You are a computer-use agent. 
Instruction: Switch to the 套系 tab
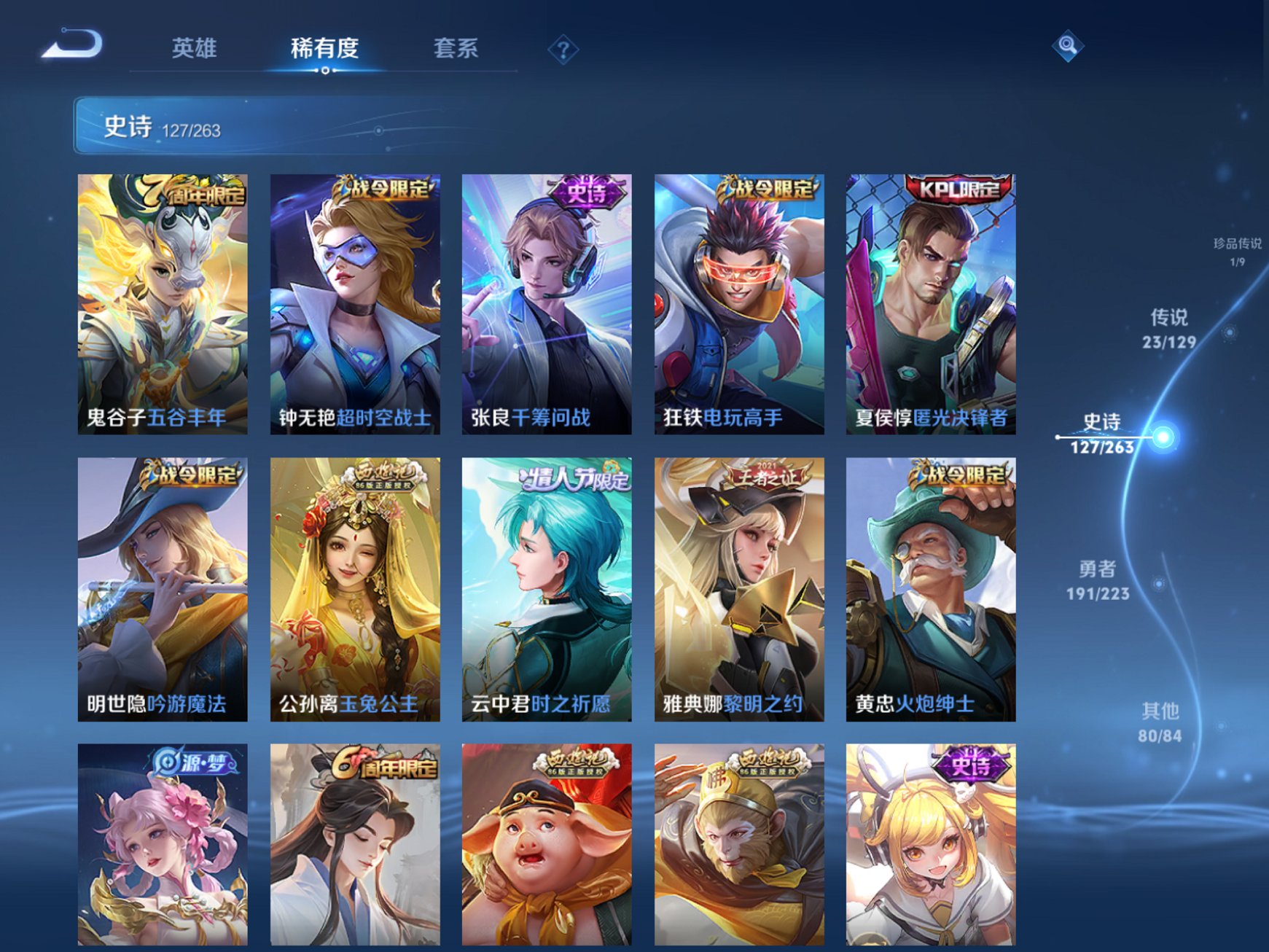[456, 49]
